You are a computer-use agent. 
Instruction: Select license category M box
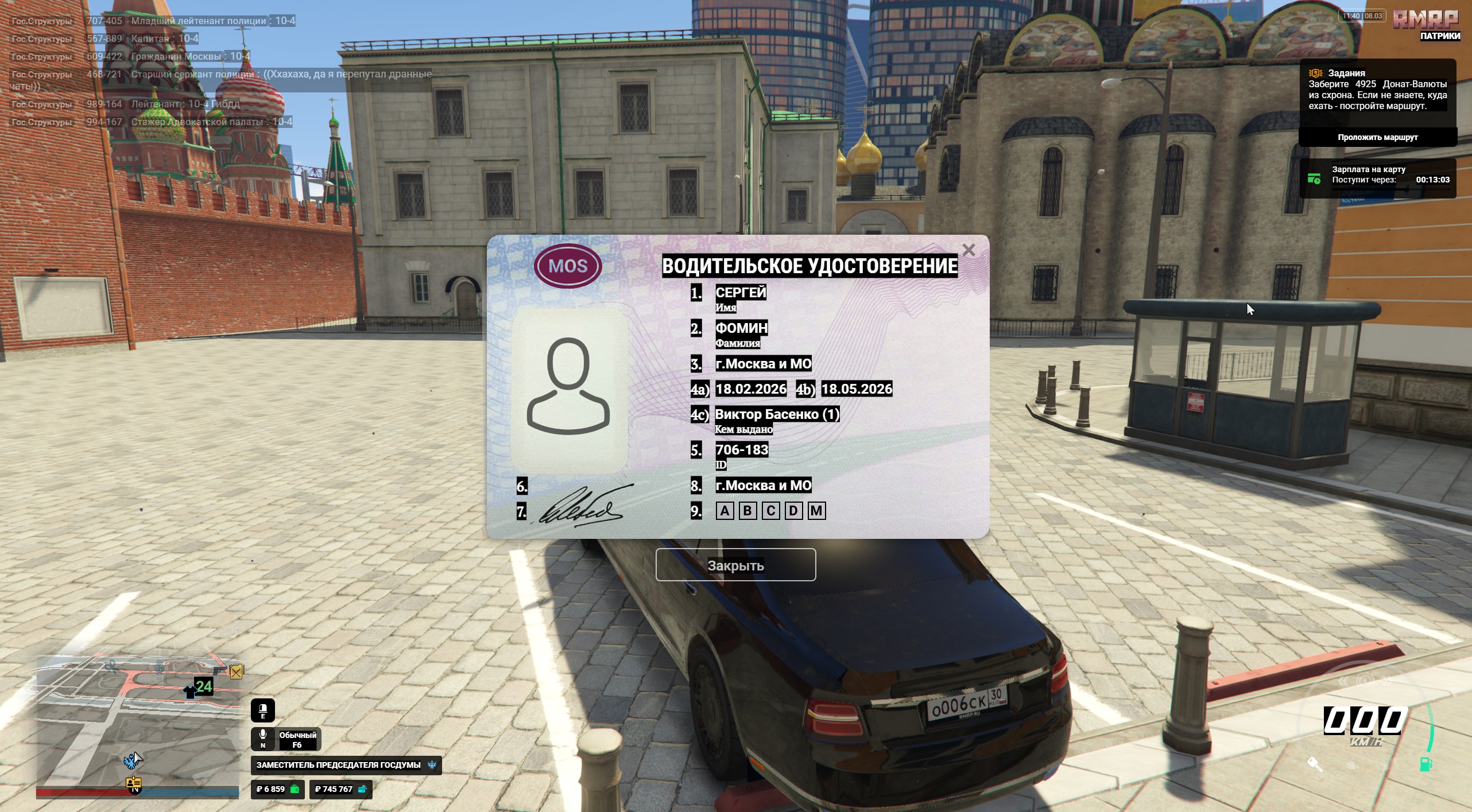816,511
